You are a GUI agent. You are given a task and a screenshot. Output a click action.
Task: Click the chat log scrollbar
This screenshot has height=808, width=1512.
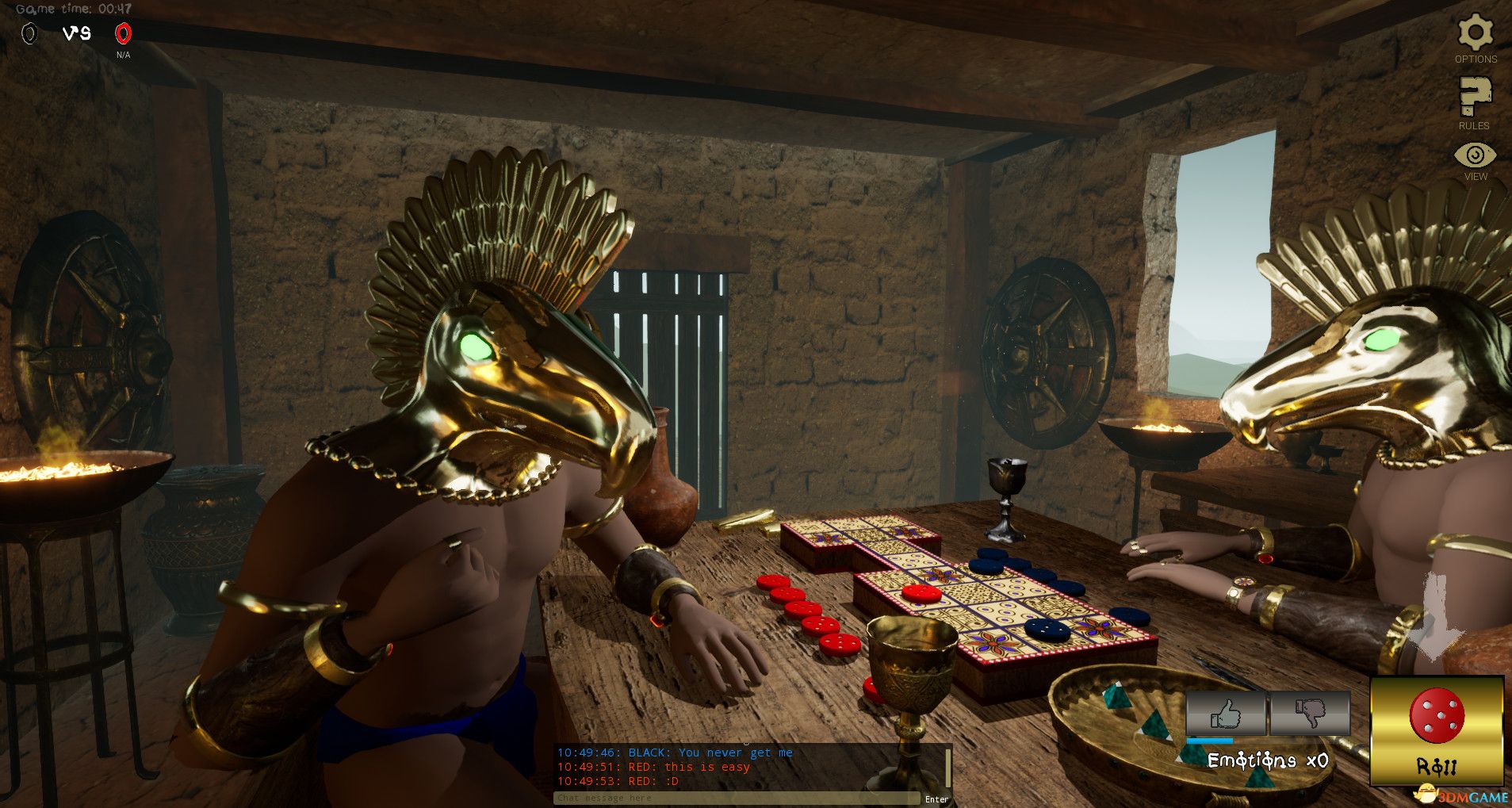click(947, 766)
